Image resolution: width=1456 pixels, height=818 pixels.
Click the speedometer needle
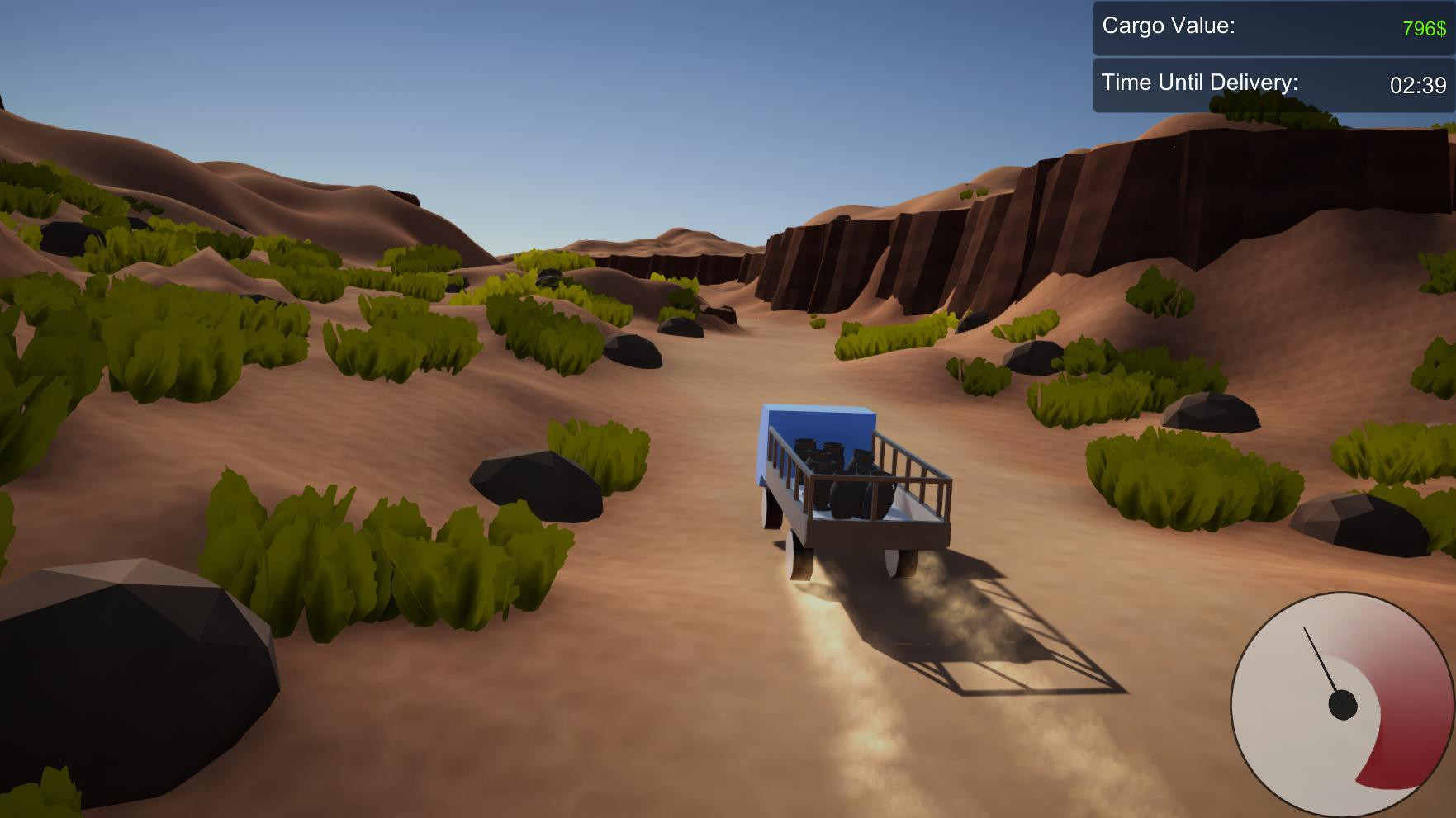(1321, 660)
